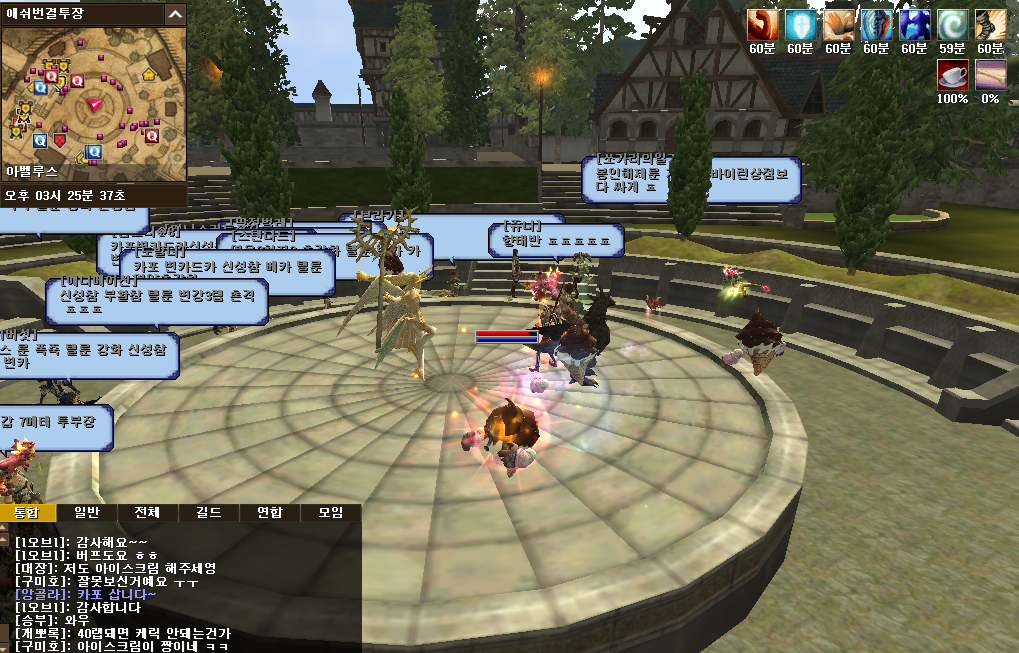Open the 전체 chat tab
Viewport: 1019px width, 653px height.
pyautogui.click(x=149, y=513)
